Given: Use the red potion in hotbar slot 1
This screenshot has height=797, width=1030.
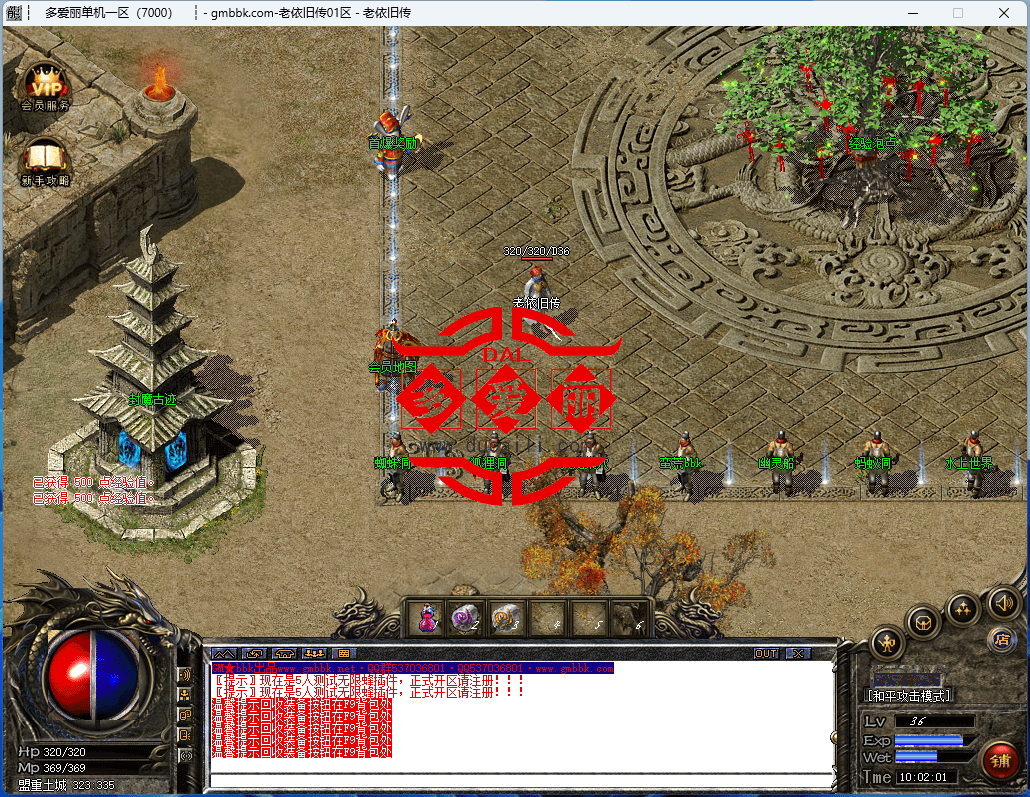Looking at the screenshot, I should click(x=428, y=618).
